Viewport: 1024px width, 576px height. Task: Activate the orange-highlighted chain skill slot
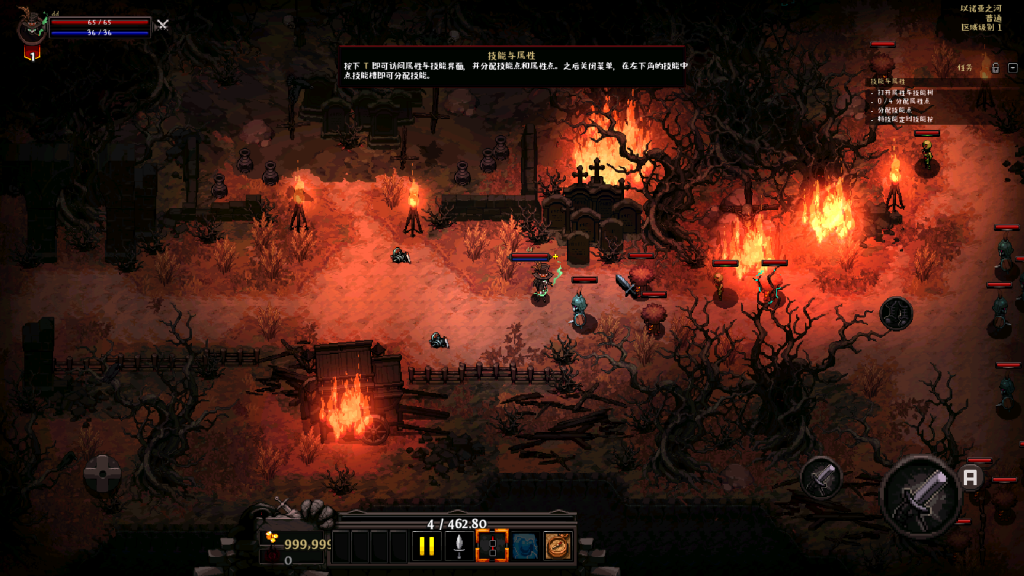point(492,546)
